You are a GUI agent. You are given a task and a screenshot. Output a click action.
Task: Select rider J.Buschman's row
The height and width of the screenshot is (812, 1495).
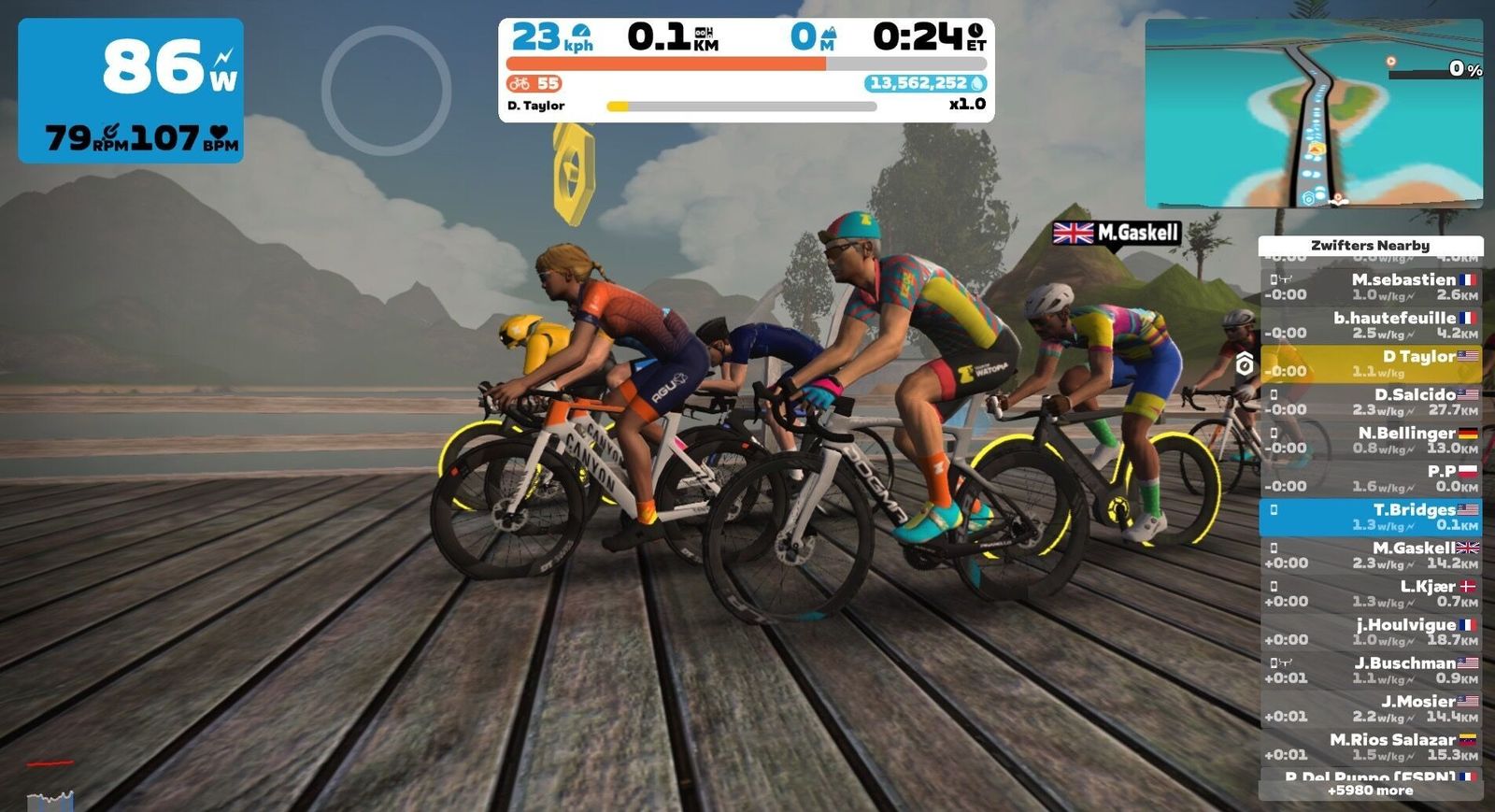(1370, 670)
